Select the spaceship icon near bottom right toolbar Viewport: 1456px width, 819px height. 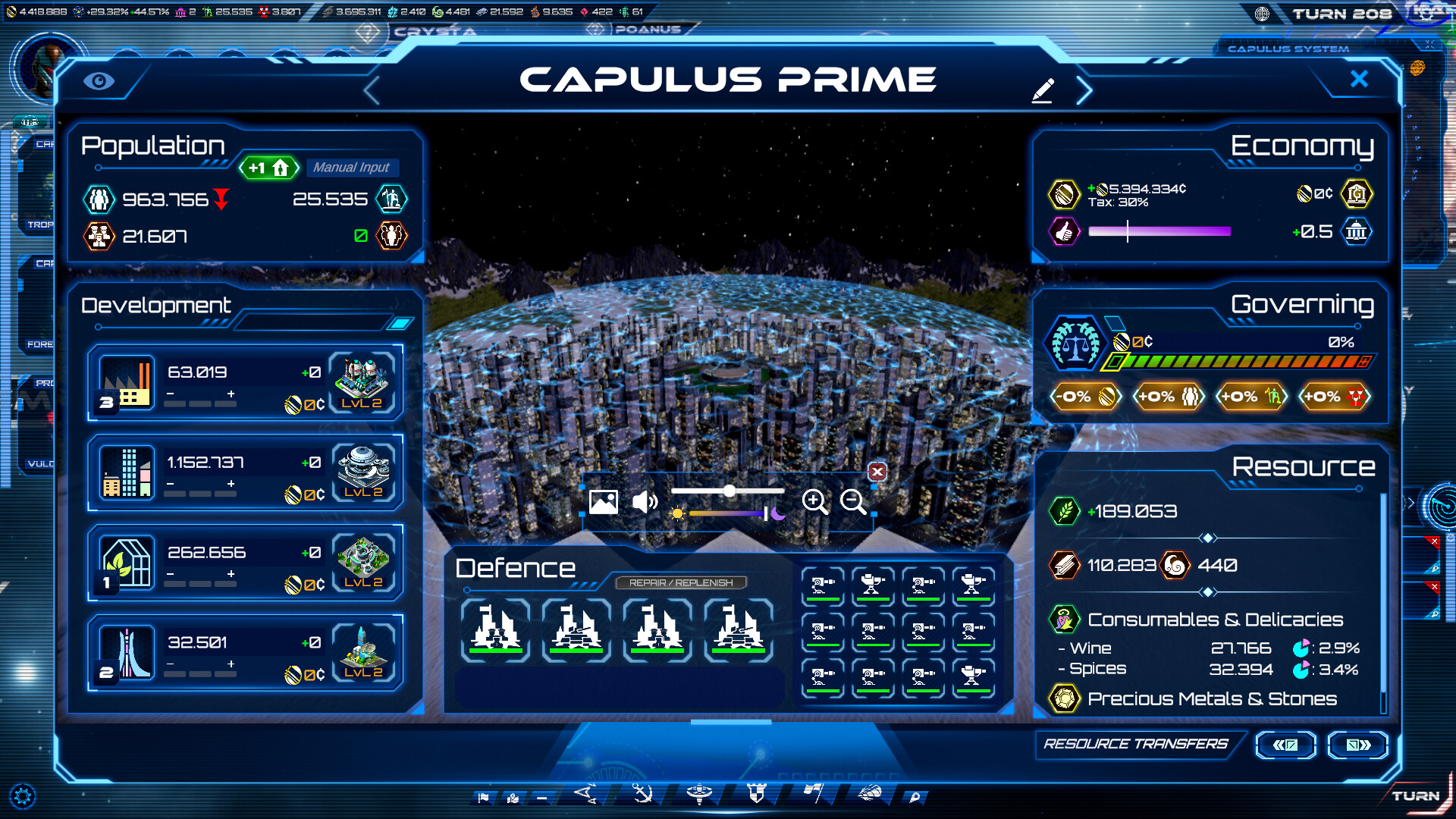pos(869,796)
